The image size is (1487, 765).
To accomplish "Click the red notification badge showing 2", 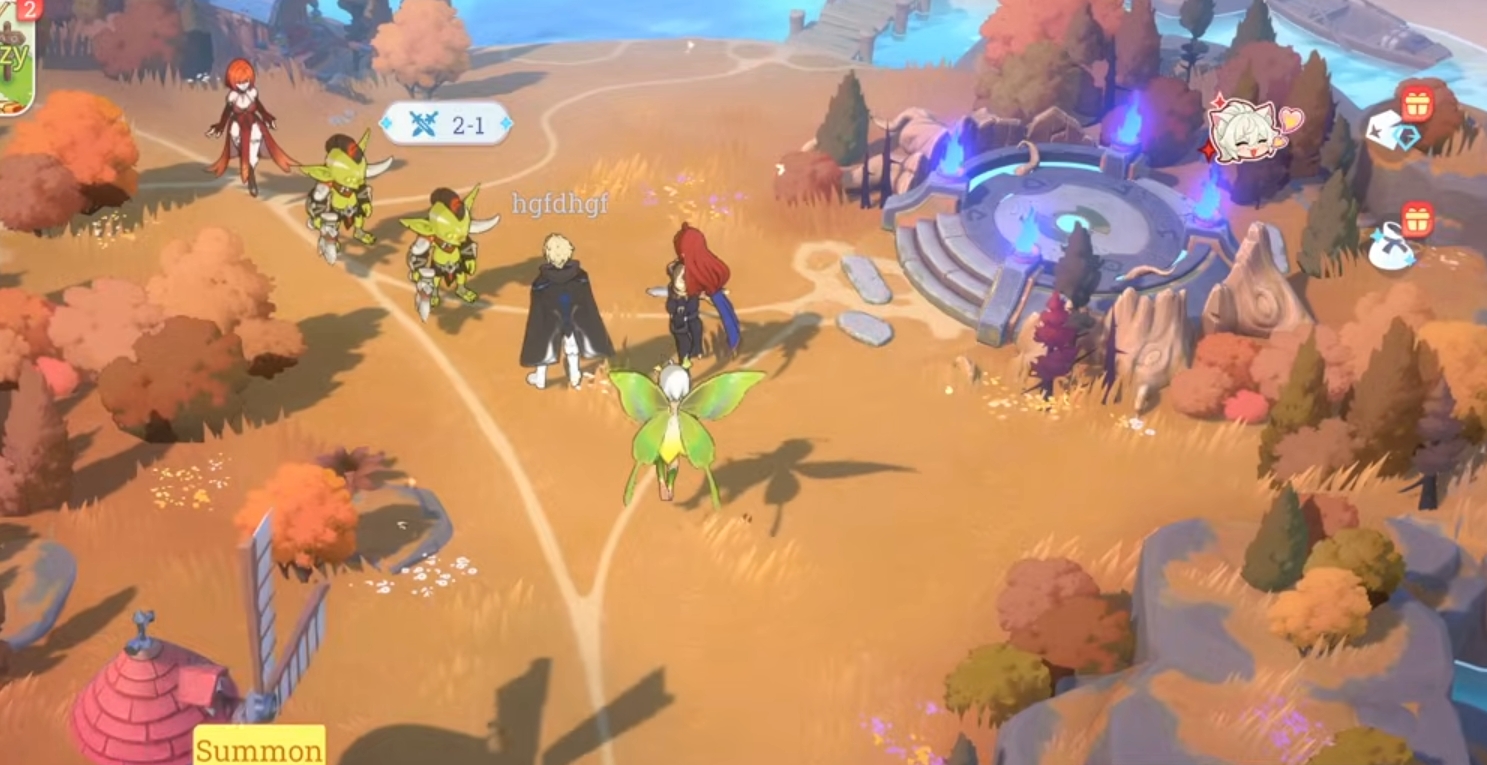I will (x=28, y=12).
